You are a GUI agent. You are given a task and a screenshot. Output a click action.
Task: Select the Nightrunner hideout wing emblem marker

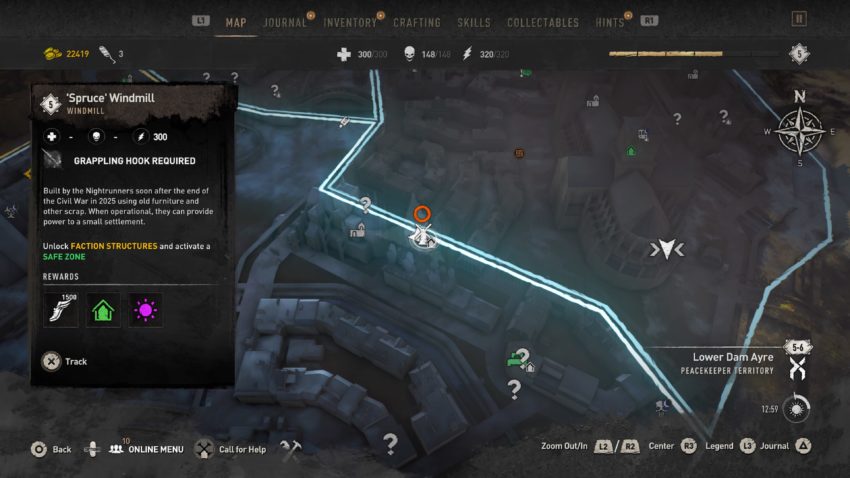pos(666,249)
